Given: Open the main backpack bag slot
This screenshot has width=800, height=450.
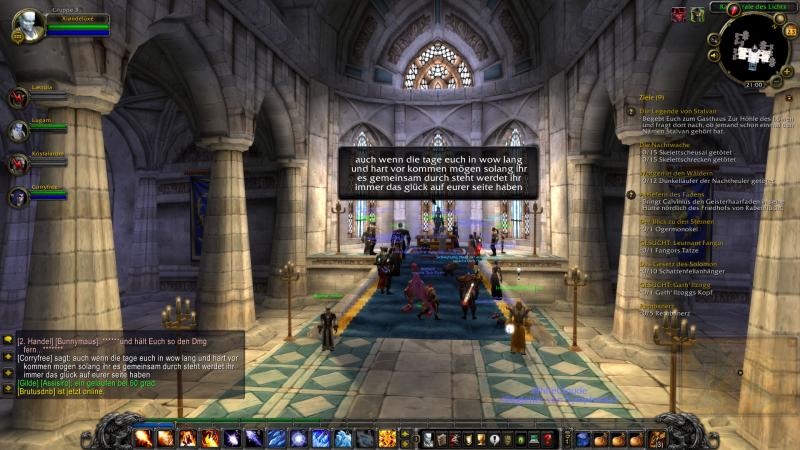Looking at the screenshot, I should tap(656, 438).
